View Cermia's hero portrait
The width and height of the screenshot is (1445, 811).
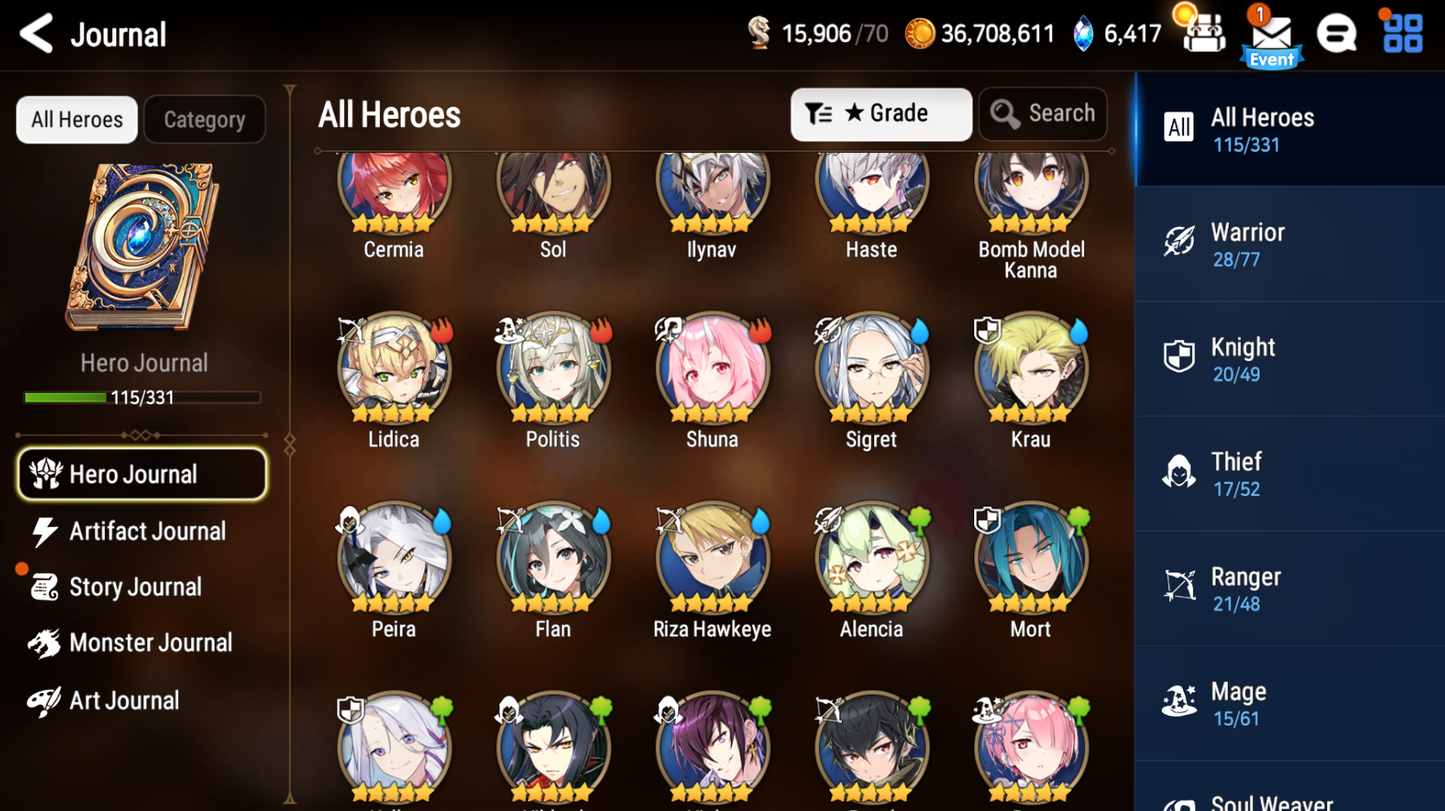coord(393,183)
